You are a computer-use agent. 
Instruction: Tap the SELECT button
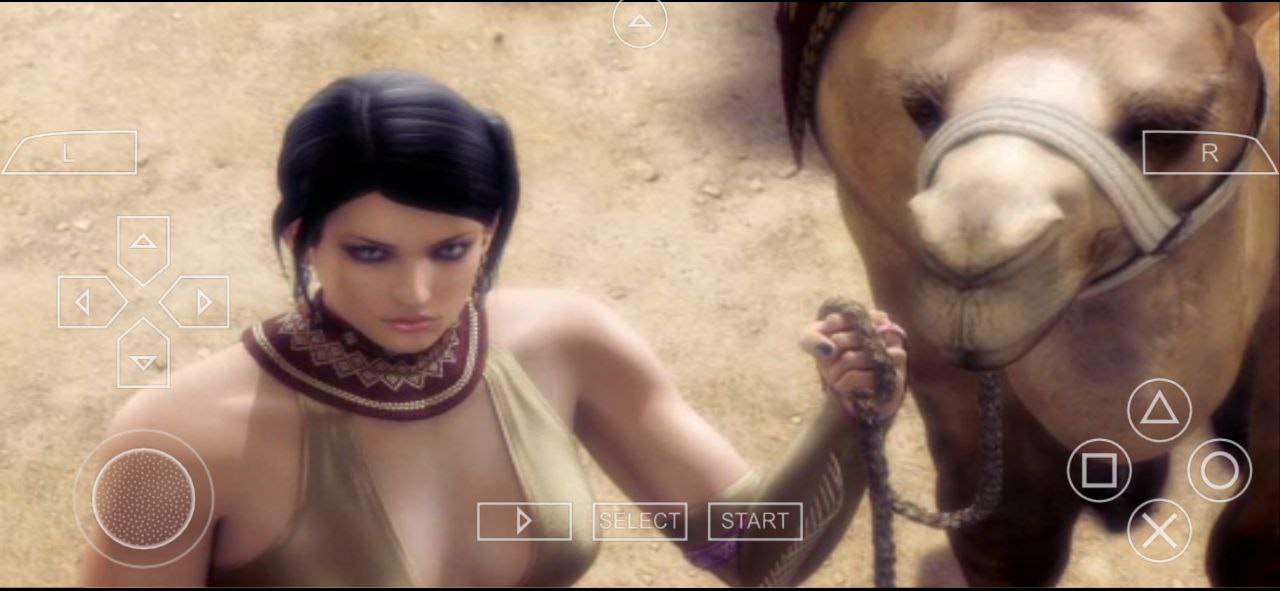[640, 521]
